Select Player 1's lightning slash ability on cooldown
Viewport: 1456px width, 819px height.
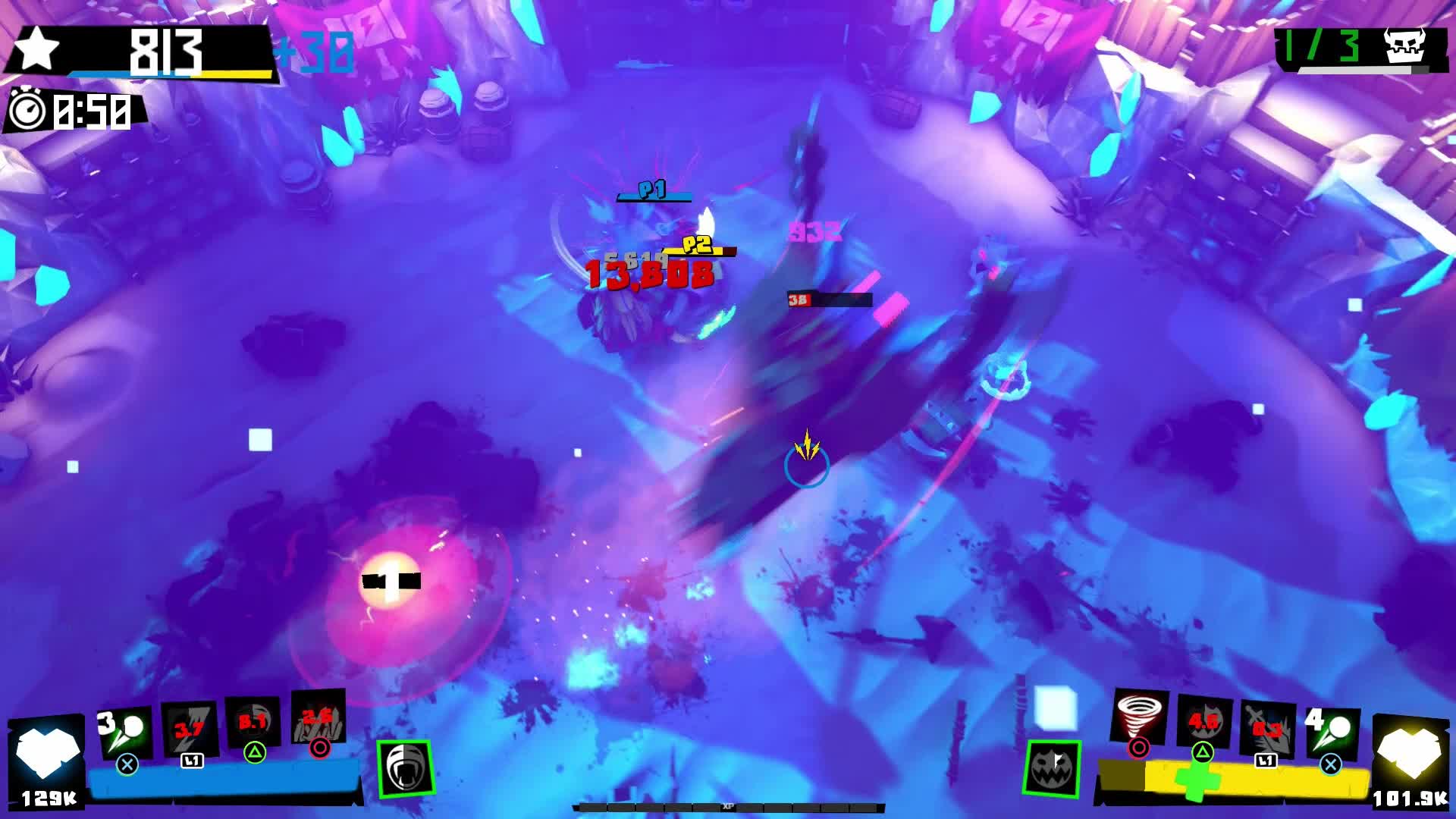tap(190, 730)
